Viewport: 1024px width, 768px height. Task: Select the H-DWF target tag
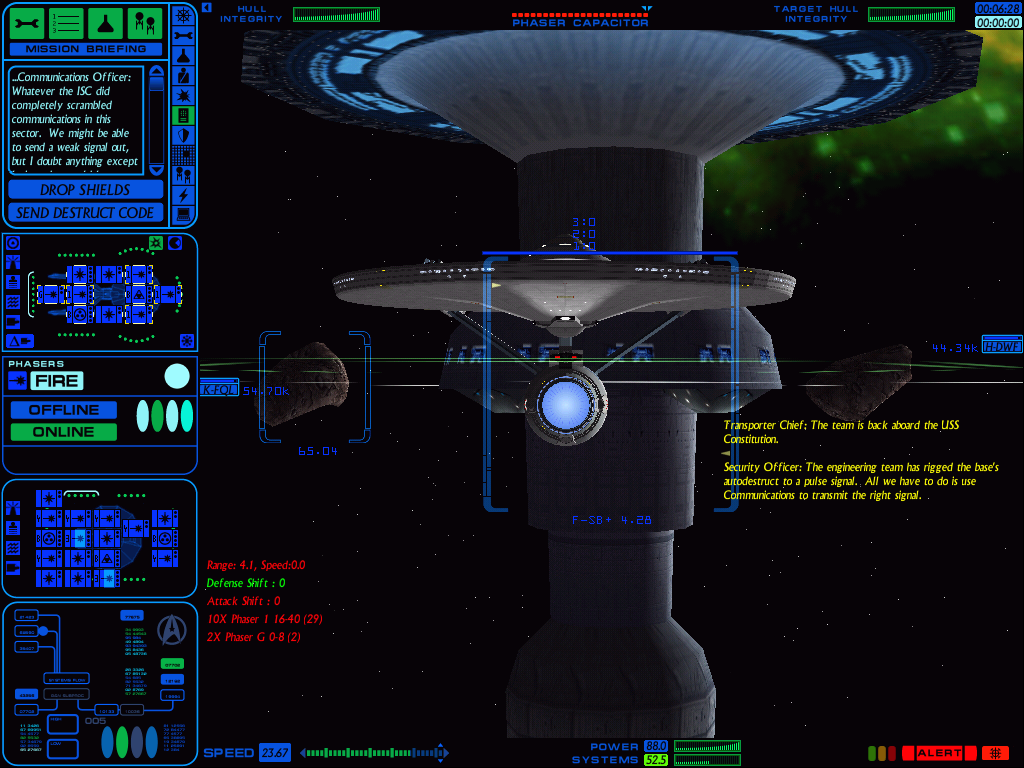(x=1001, y=346)
